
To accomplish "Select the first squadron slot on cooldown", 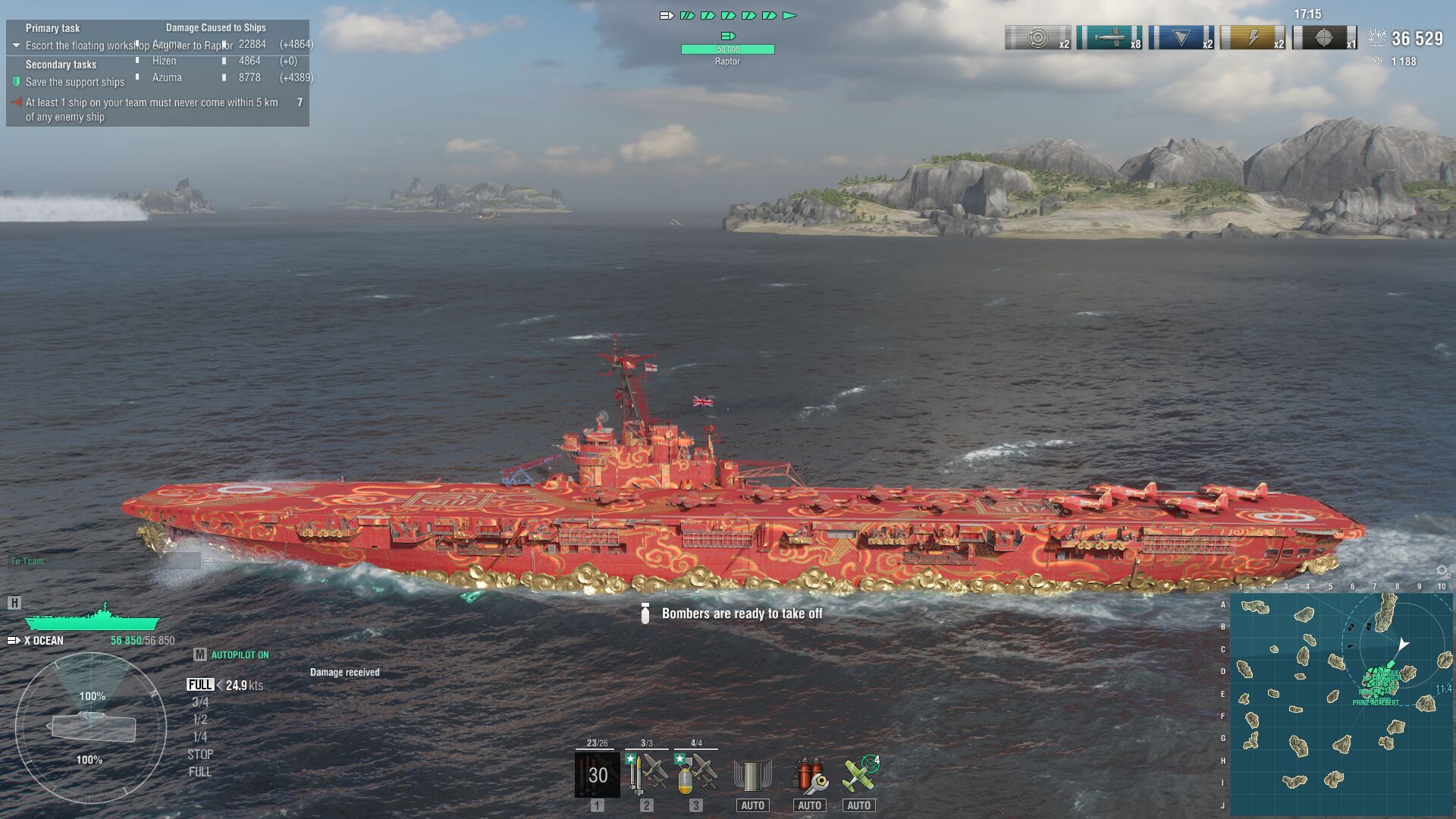I will coord(597,773).
